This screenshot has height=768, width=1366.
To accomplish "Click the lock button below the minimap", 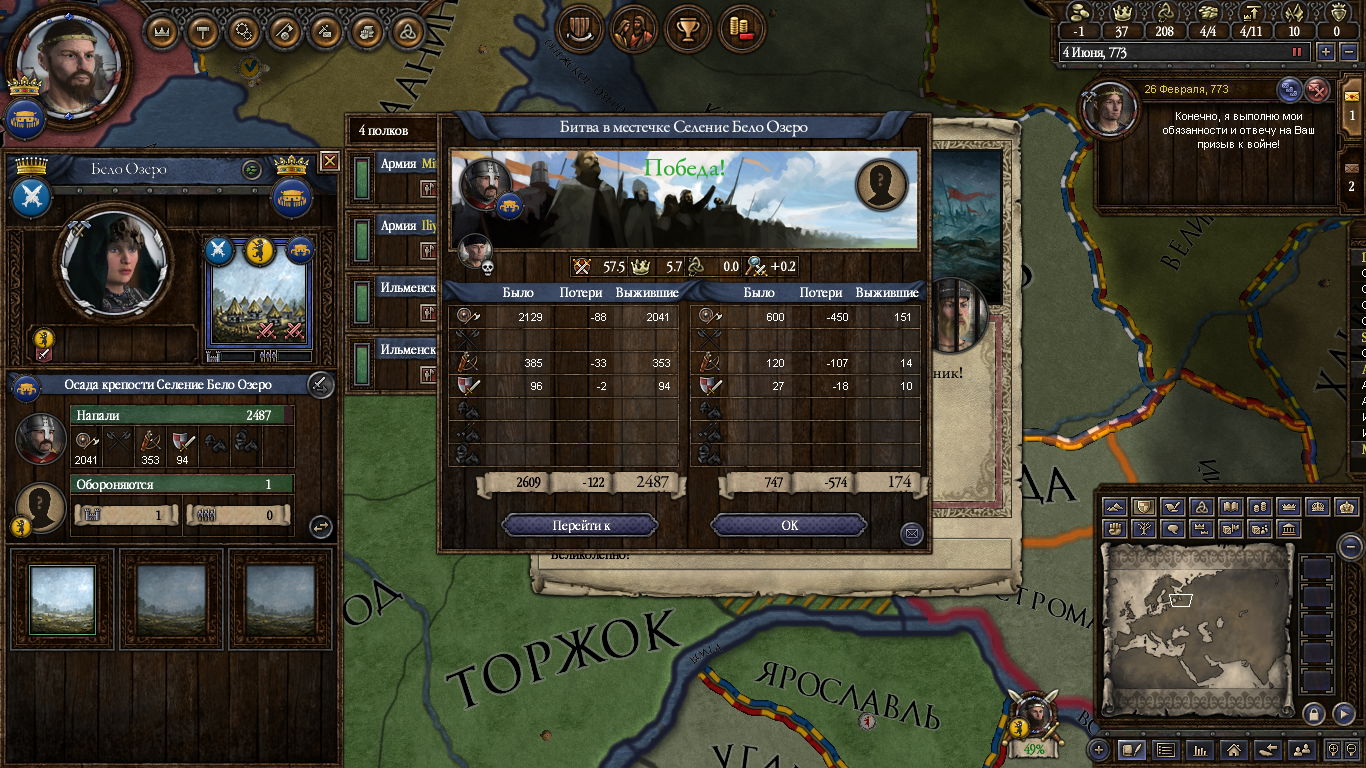I will coord(1314,713).
